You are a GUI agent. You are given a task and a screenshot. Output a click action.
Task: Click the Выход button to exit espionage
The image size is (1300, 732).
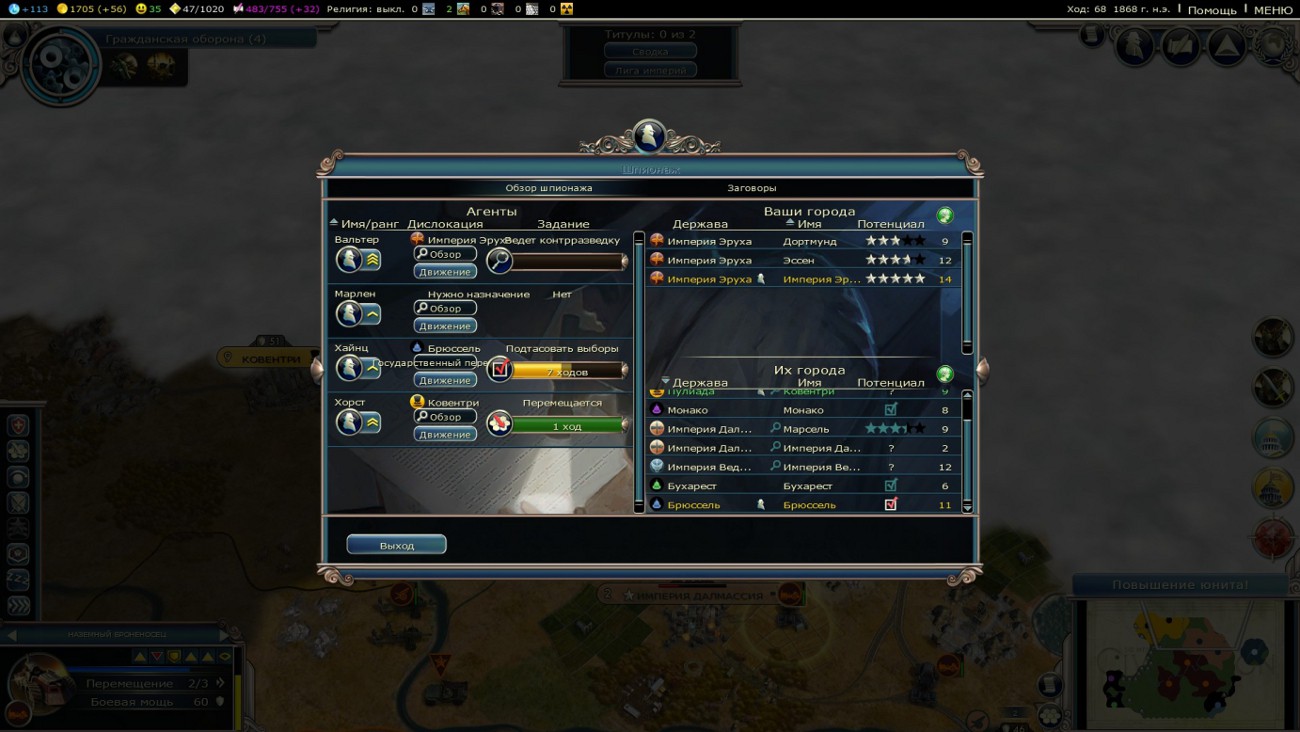(396, 545)
